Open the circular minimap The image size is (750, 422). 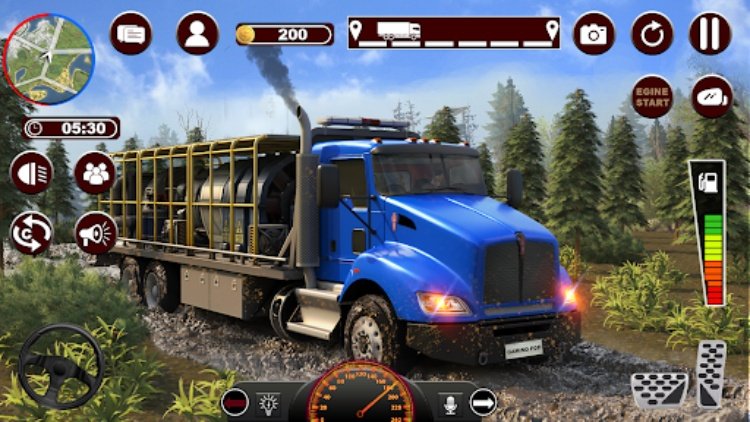pyautogui.click(x=48, y=59)
